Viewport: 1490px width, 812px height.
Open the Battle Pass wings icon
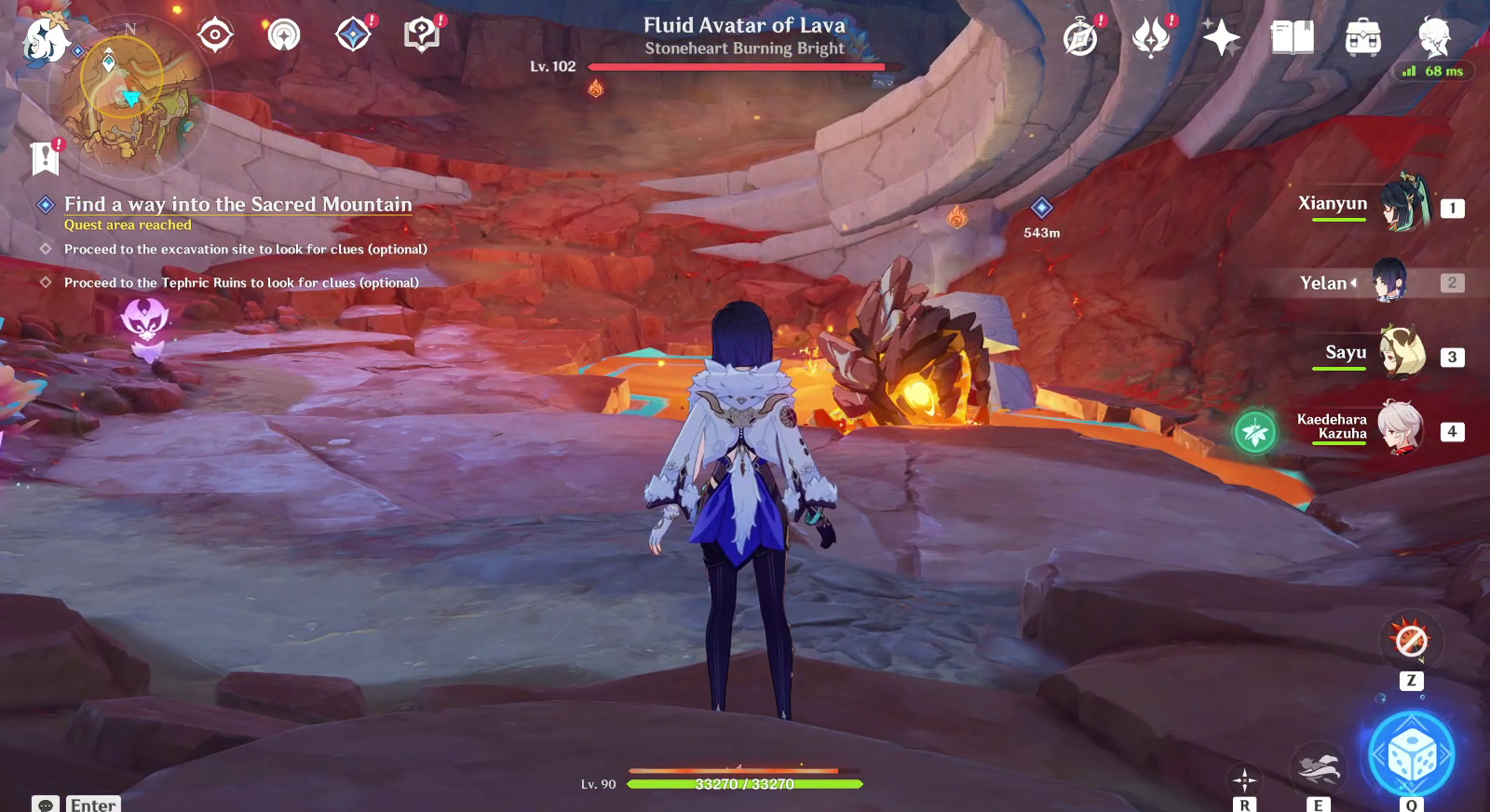click(1153, 37)
